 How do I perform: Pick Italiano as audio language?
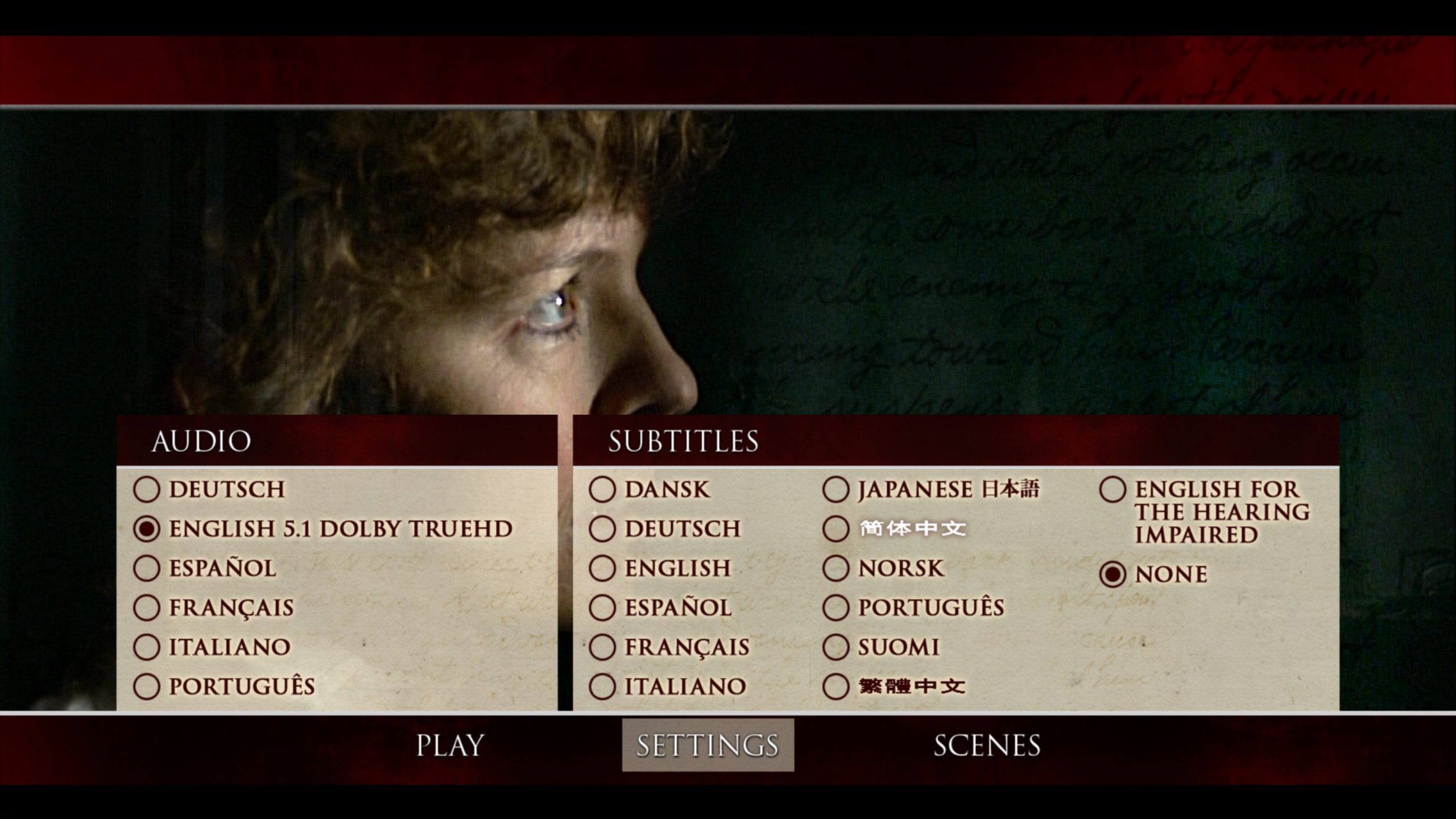pyautogui.click(x=147, y=647)
